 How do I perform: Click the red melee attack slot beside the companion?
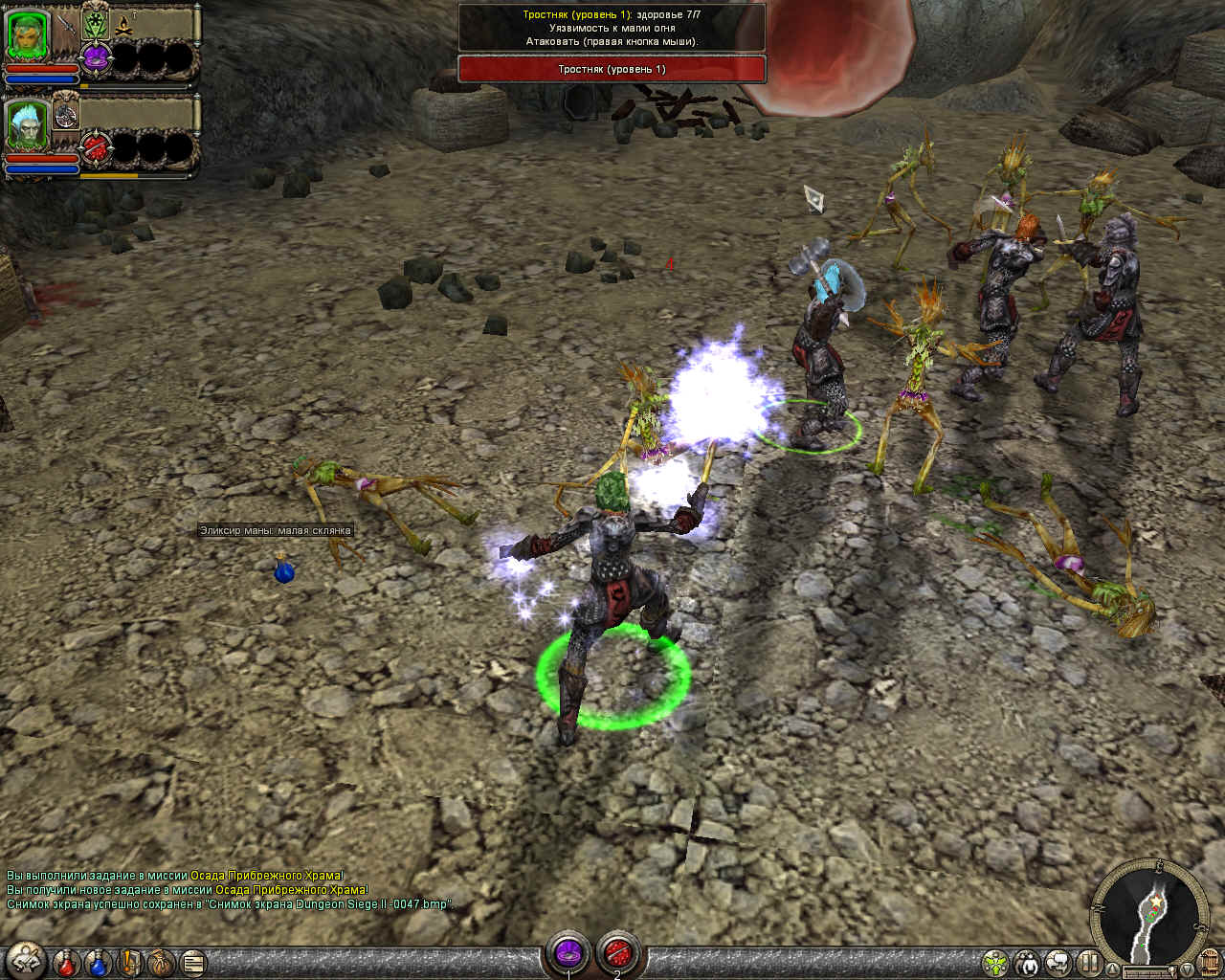95,146
